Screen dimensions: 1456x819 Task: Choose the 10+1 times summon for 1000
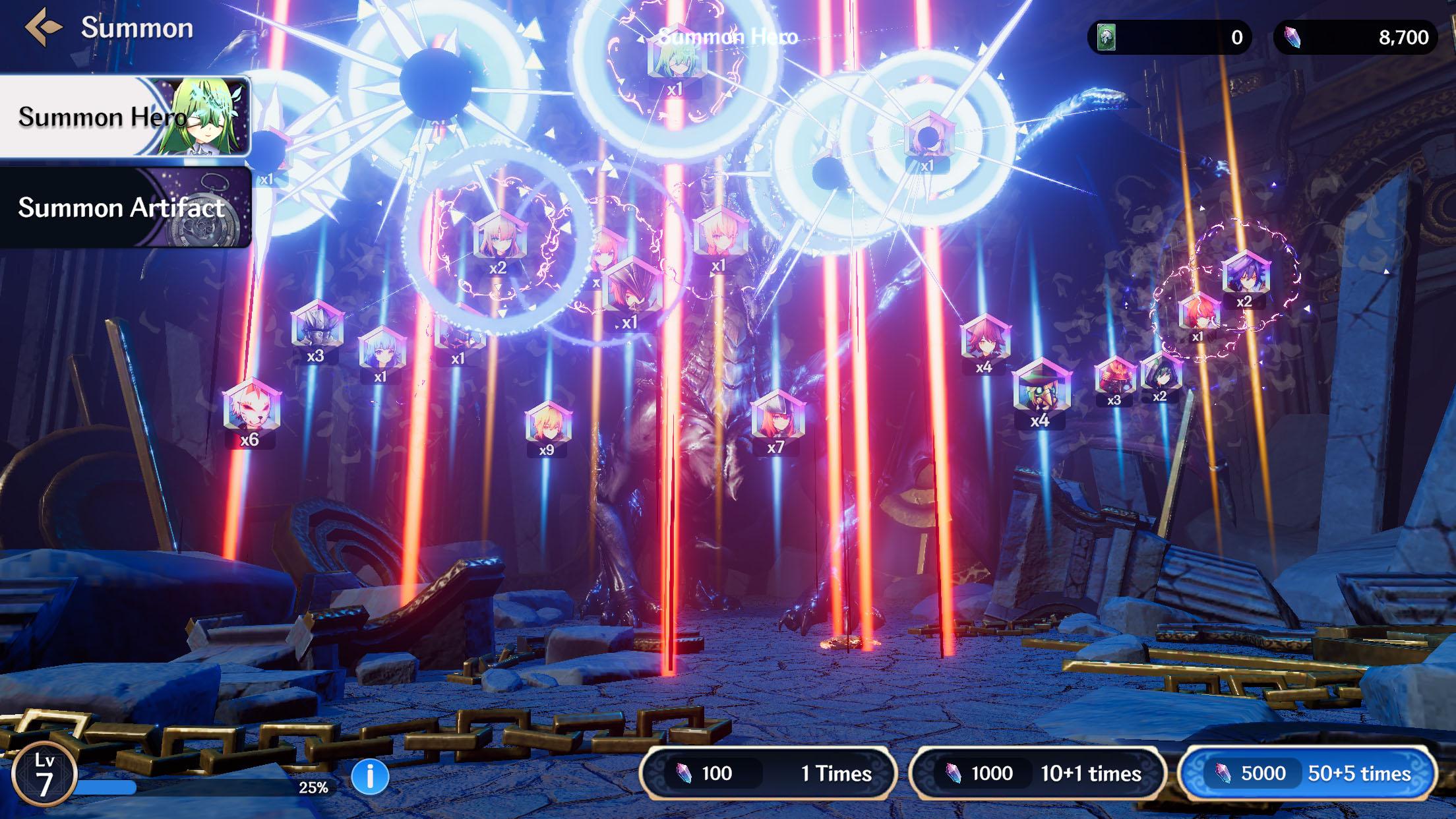pos(1037,773)
